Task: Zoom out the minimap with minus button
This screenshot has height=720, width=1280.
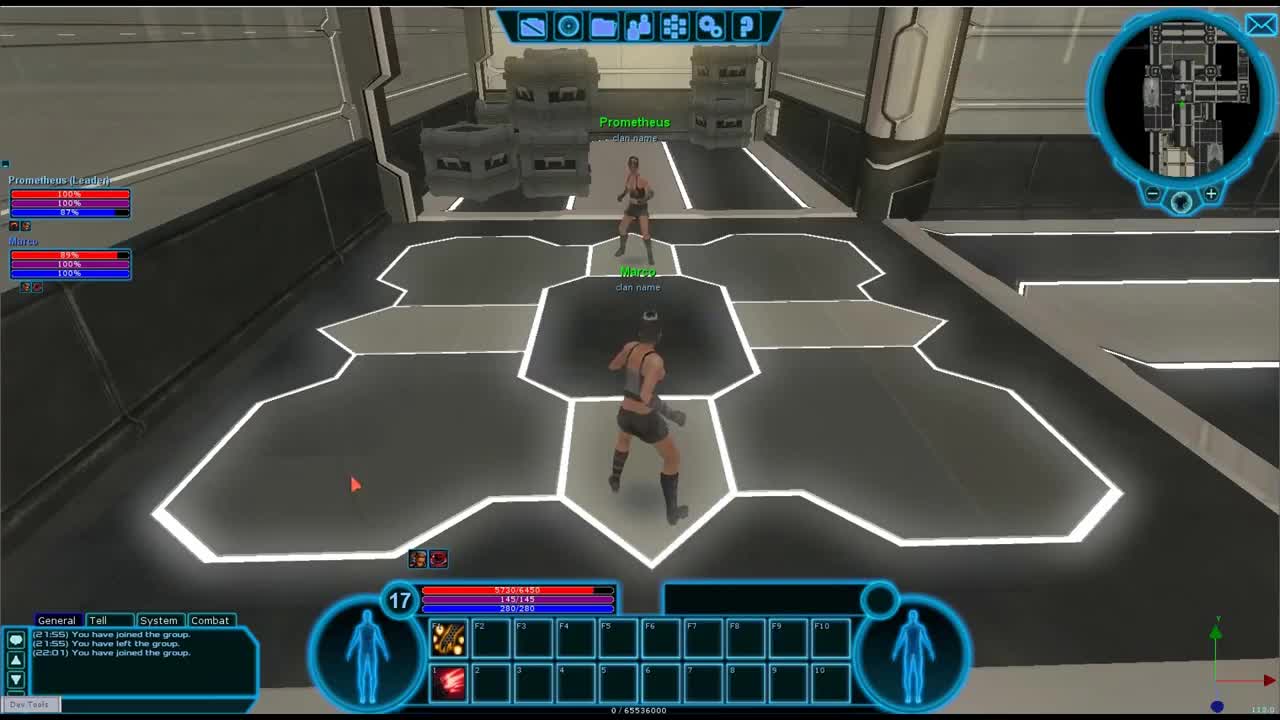Action: 1153,194
